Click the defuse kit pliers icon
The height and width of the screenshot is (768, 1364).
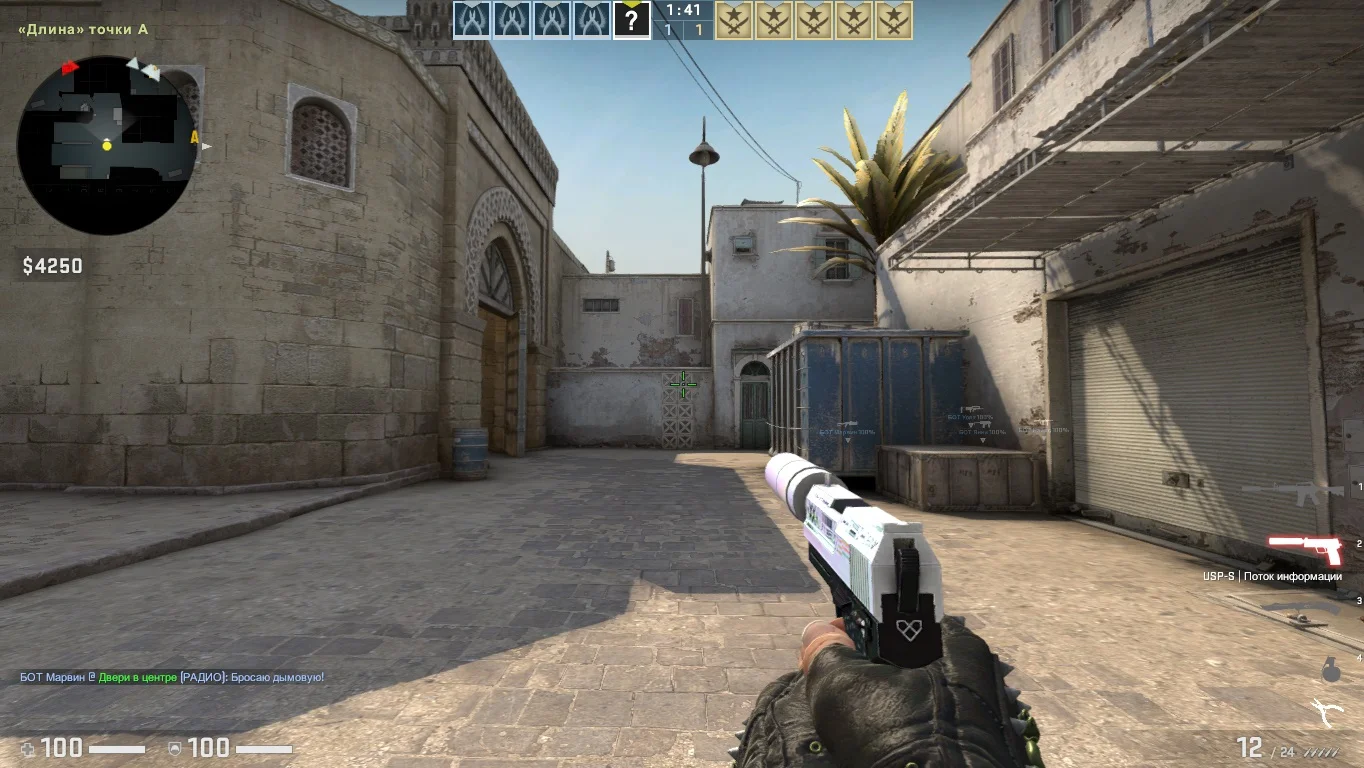tap(1326, 712)
